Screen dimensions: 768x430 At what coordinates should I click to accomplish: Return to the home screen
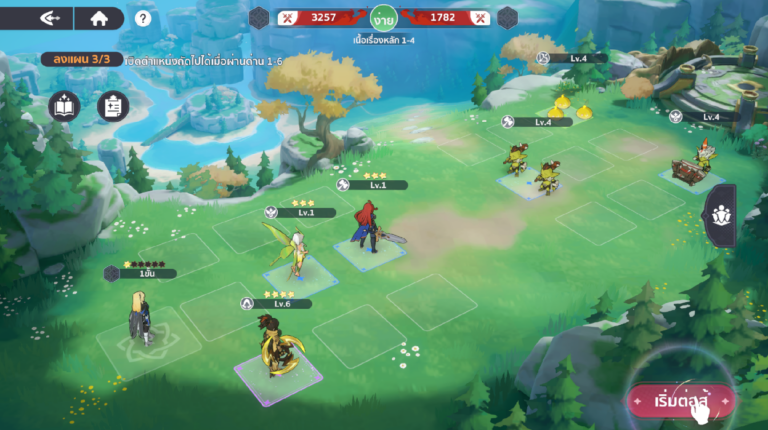[99, 18]
